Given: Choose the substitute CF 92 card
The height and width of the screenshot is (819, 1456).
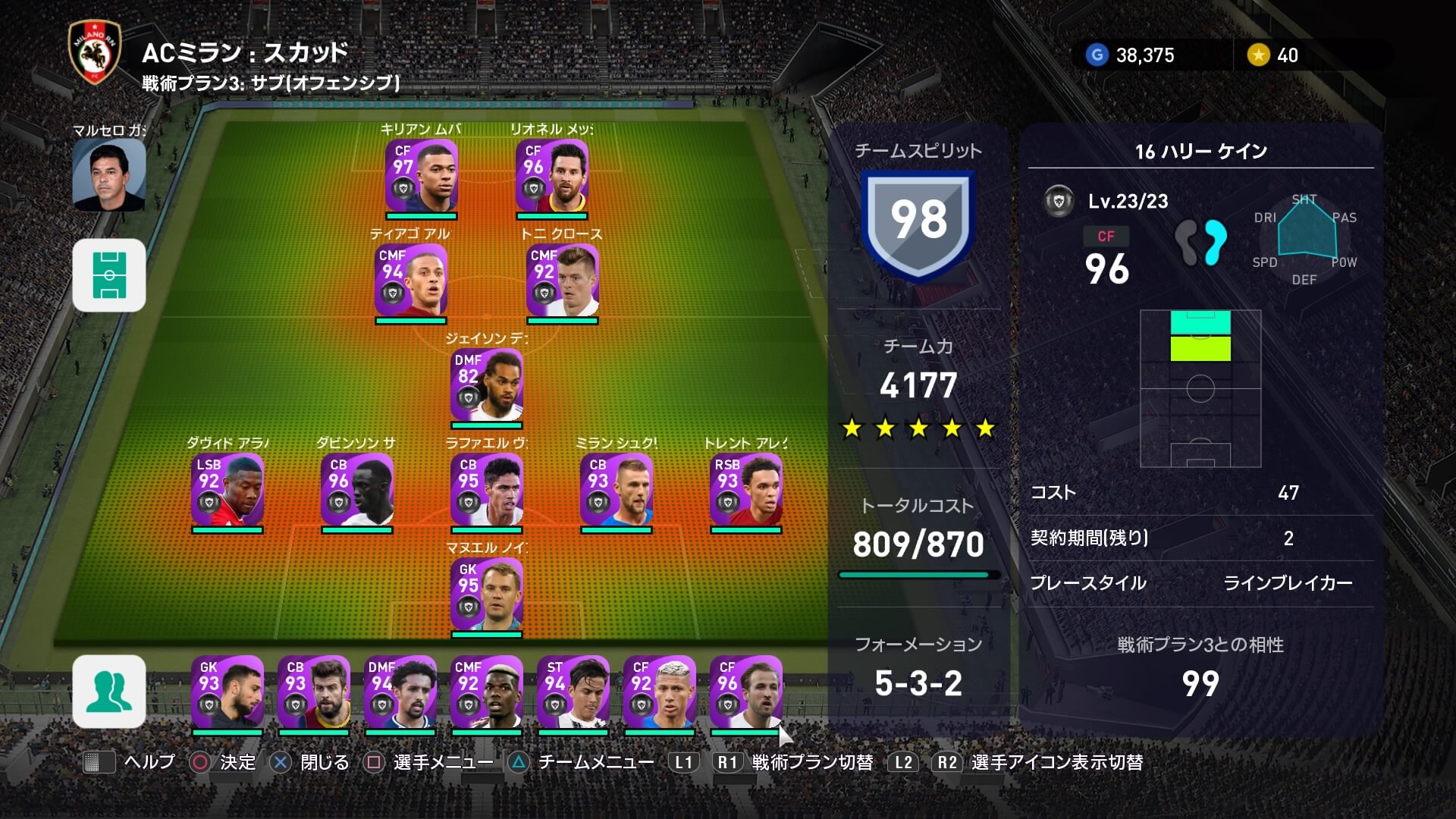Looking at the screenshot, I should (x=660, y=692).
